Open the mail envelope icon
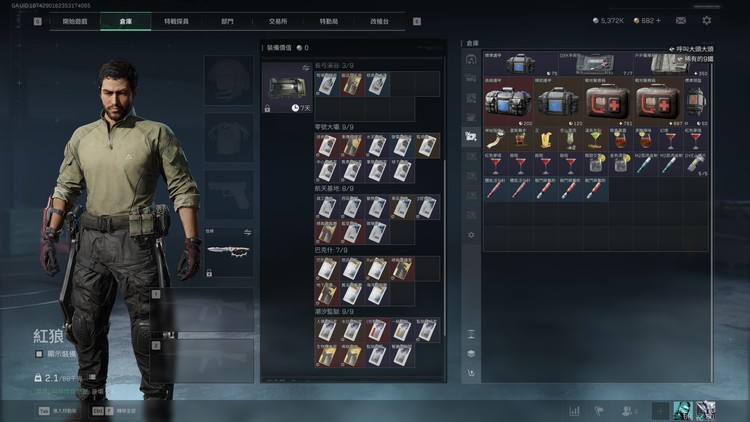Viewport: 750px width, 422px height. click(x=681, y=20)
